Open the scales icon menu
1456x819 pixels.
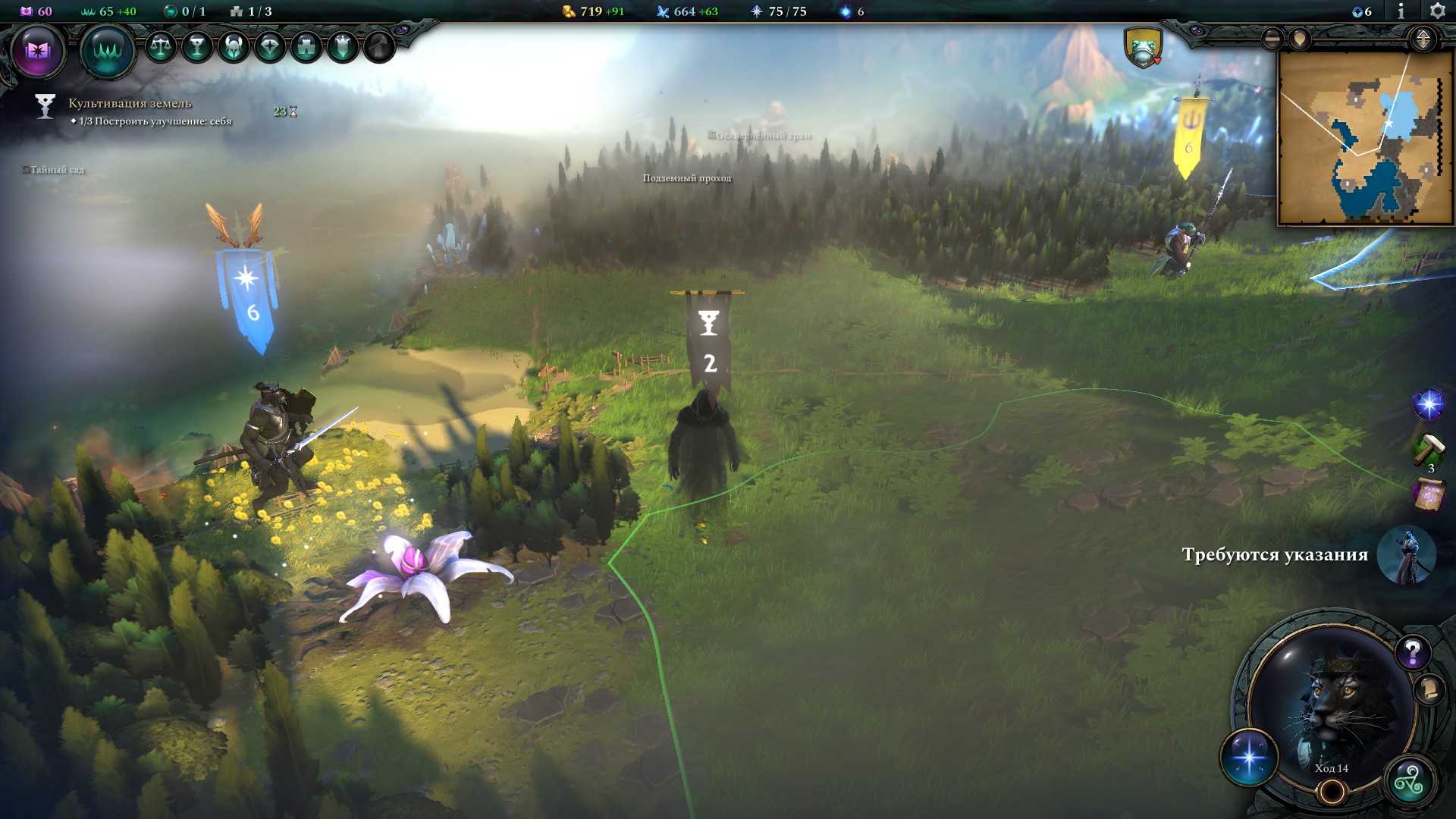(161, 47)
